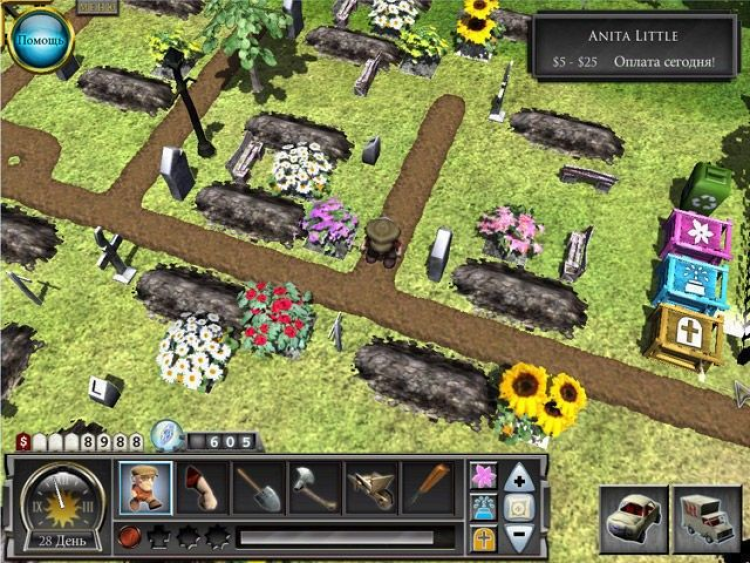This screenshot has height=563, width=750.
Task: Click the red round button by the stars
Action: pyautogui.click(x=127, y=538)
